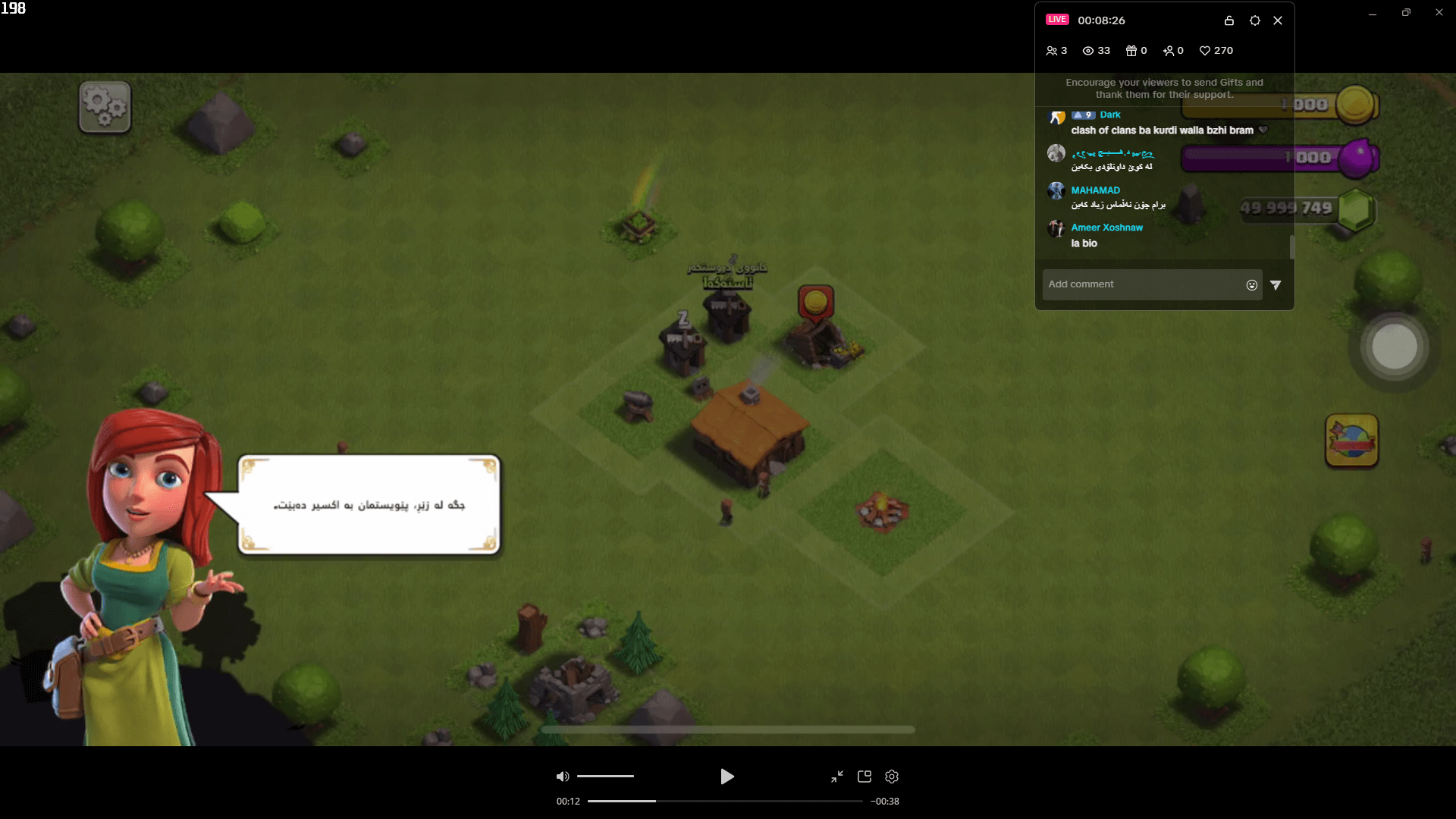Toggle the LIVE badge indicator
This screenshot has height=819, width=1456.
pos(1057,19)
